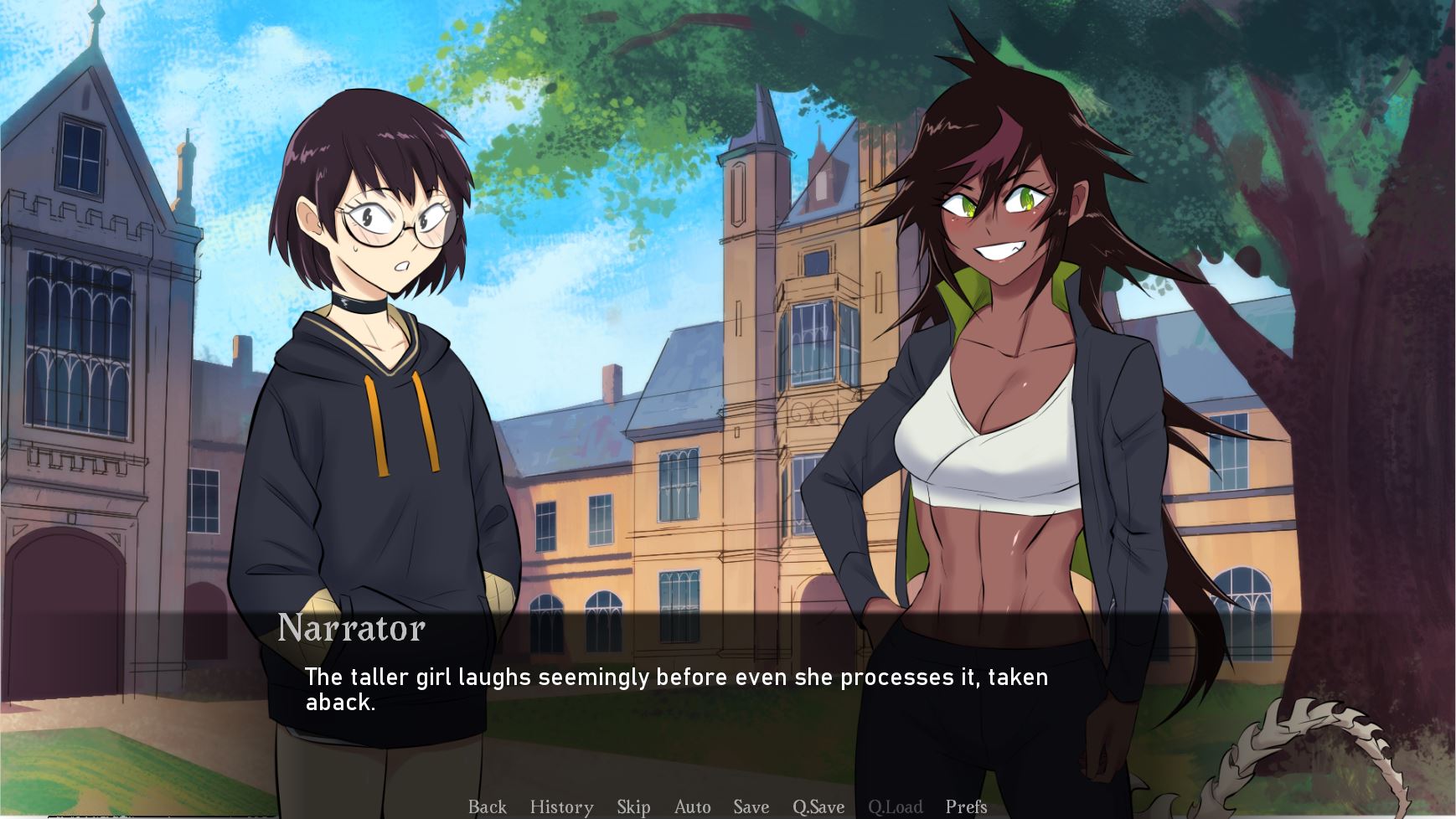Open the Prefs settings screen
The image size is (1456, 819).
pos(966,806)
